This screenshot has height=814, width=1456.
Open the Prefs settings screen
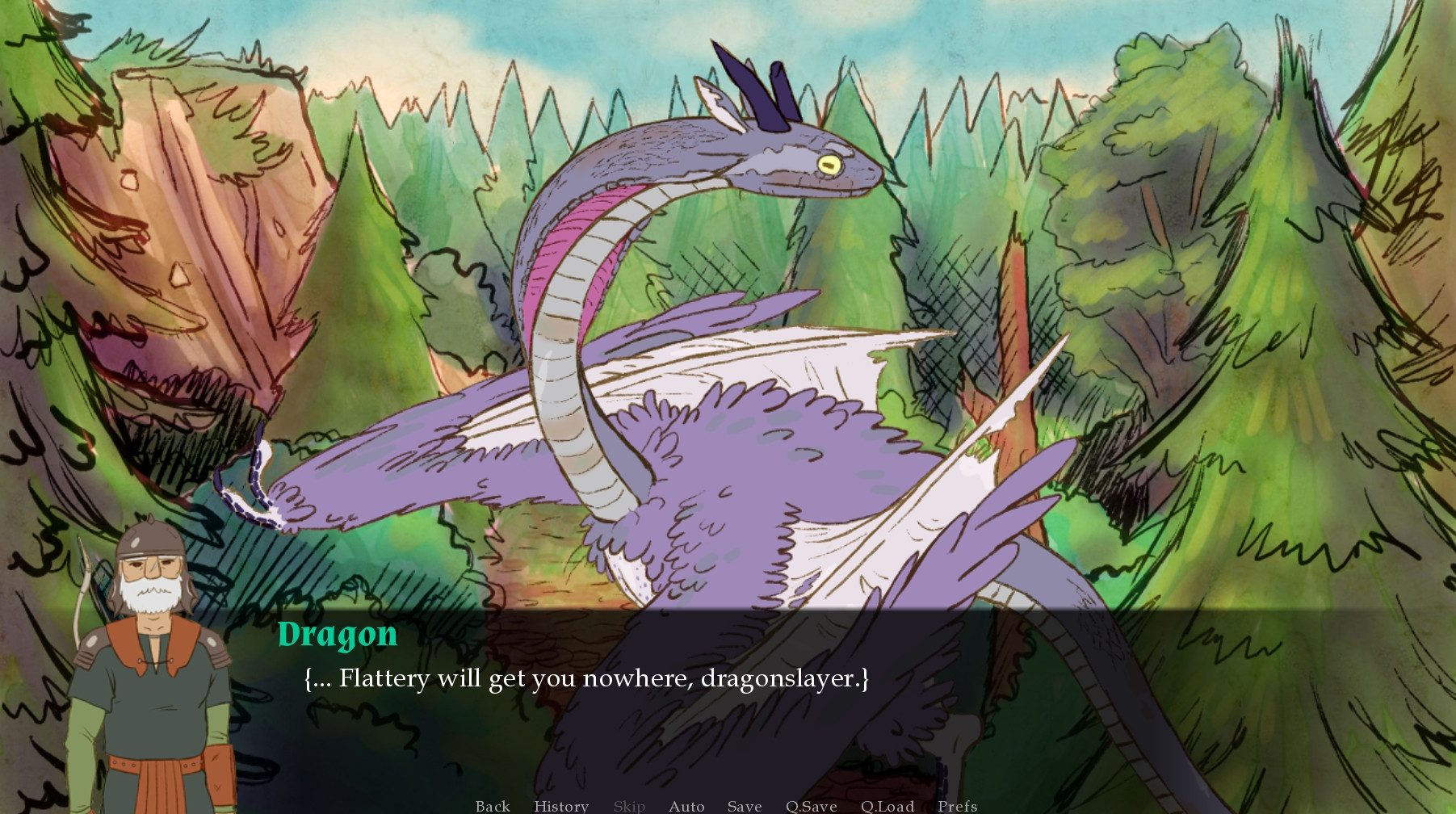click(x=957, y=805)
